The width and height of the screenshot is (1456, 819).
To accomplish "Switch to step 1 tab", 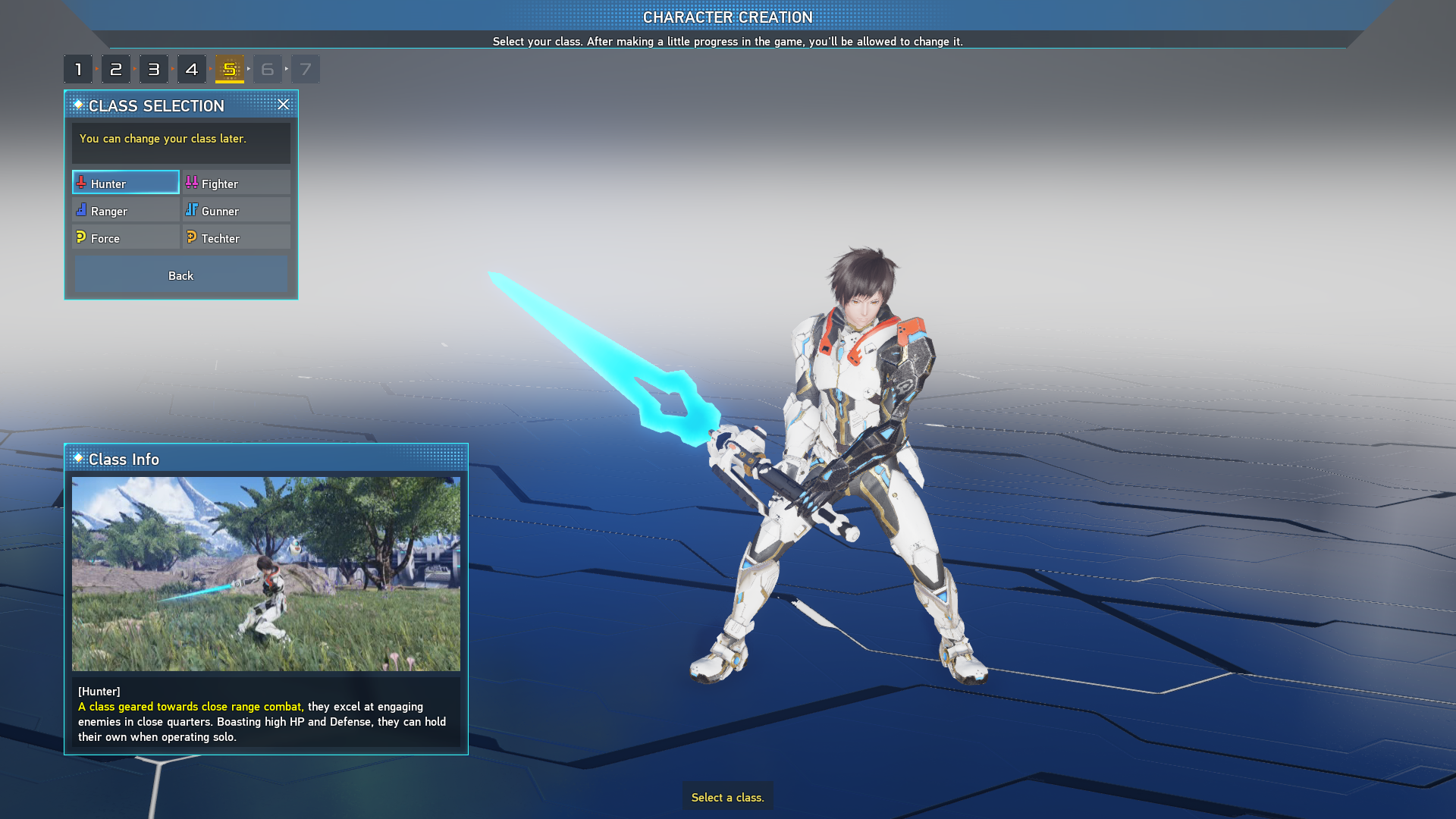I will pos(78,68).
